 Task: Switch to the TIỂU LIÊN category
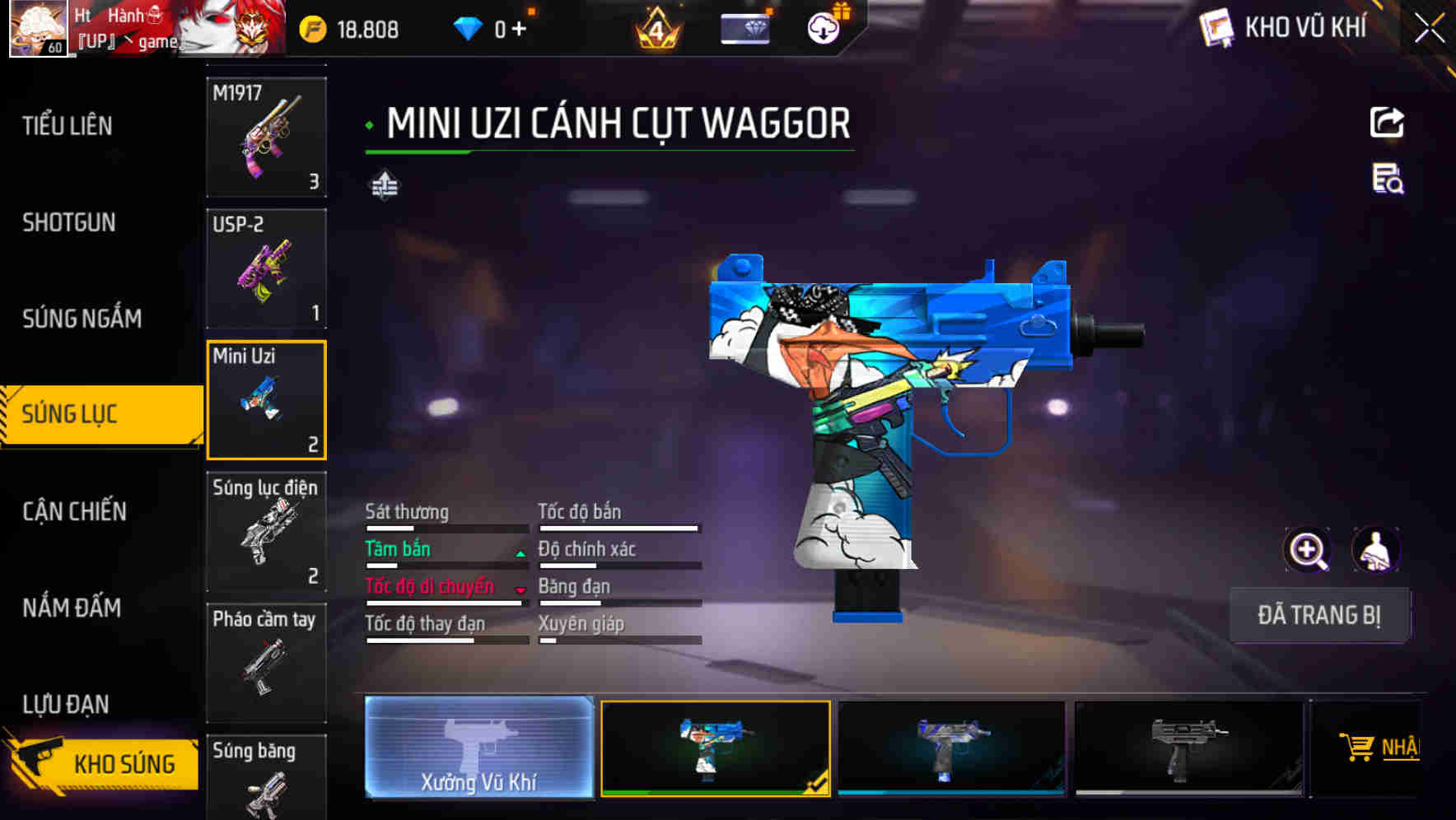click(68, 126)
